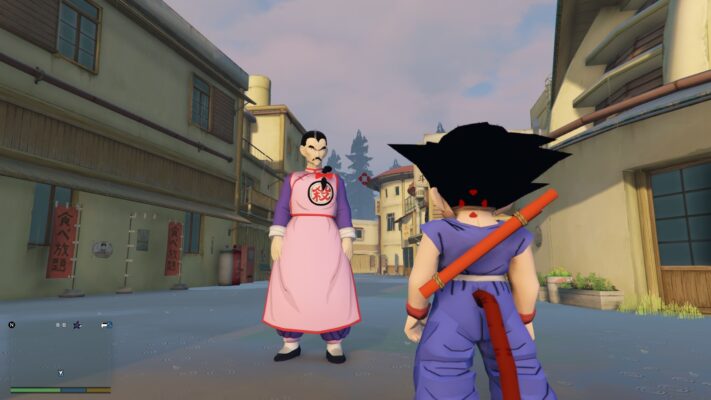Click the semi-transparent minimap radar
This screenshot has width=711, height=400.
click(x=60, y=352)
